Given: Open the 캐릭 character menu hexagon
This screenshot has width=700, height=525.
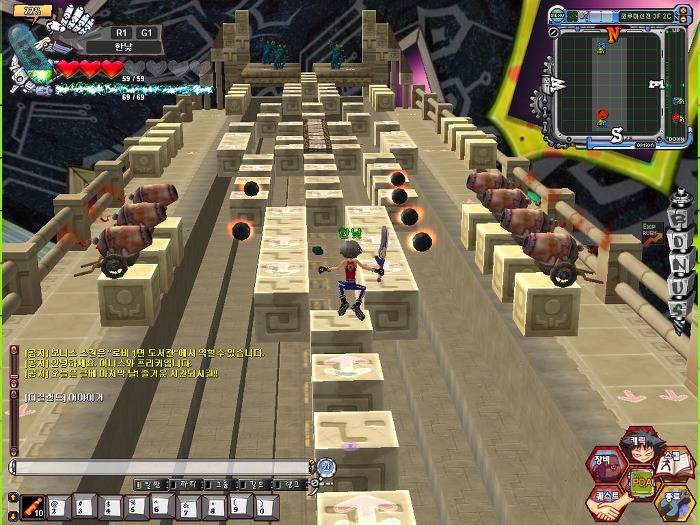Looking at the screenshot, I should tap(637, 443).
